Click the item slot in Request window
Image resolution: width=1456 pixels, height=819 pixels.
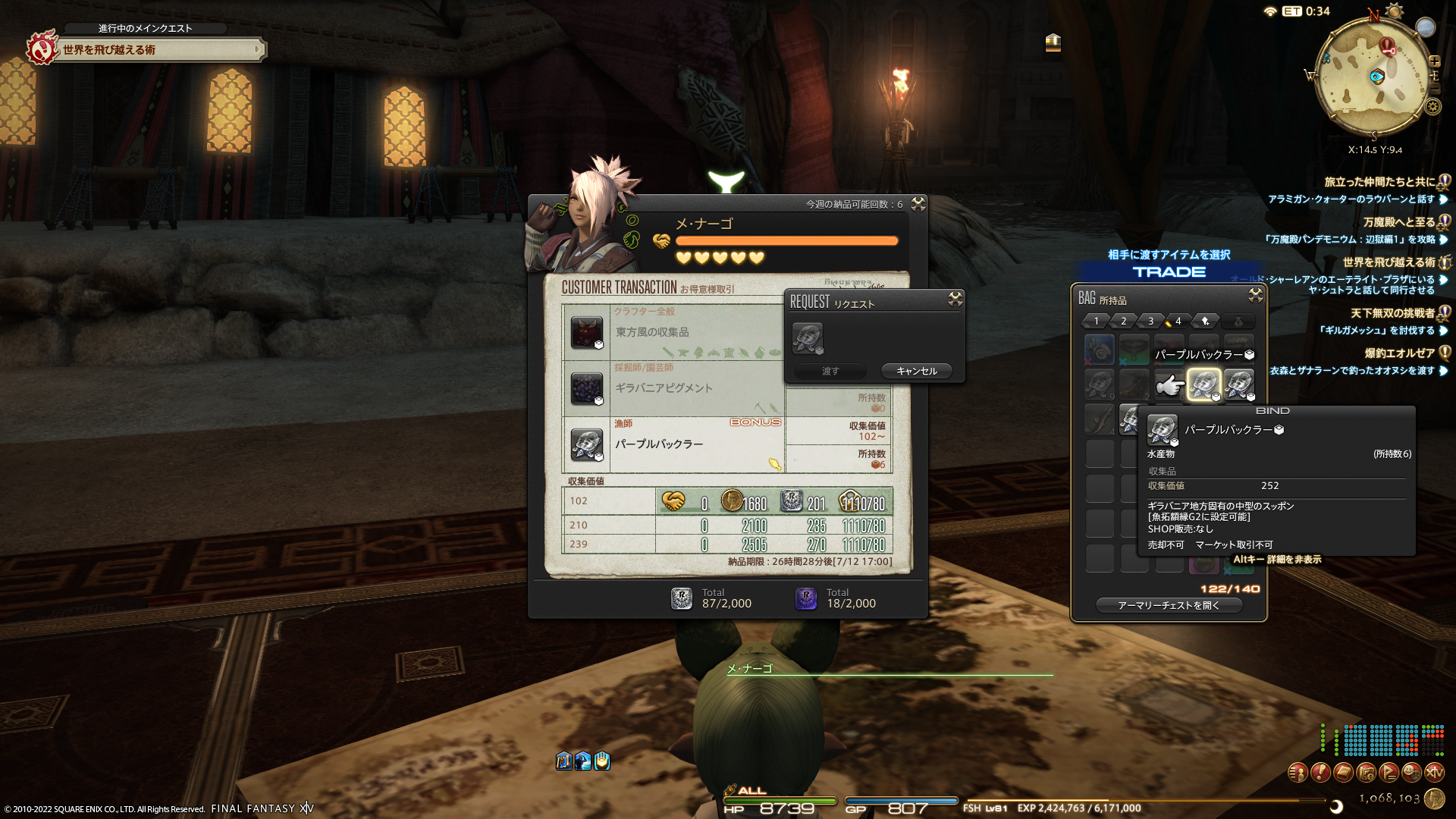click(x=808, y=338)
